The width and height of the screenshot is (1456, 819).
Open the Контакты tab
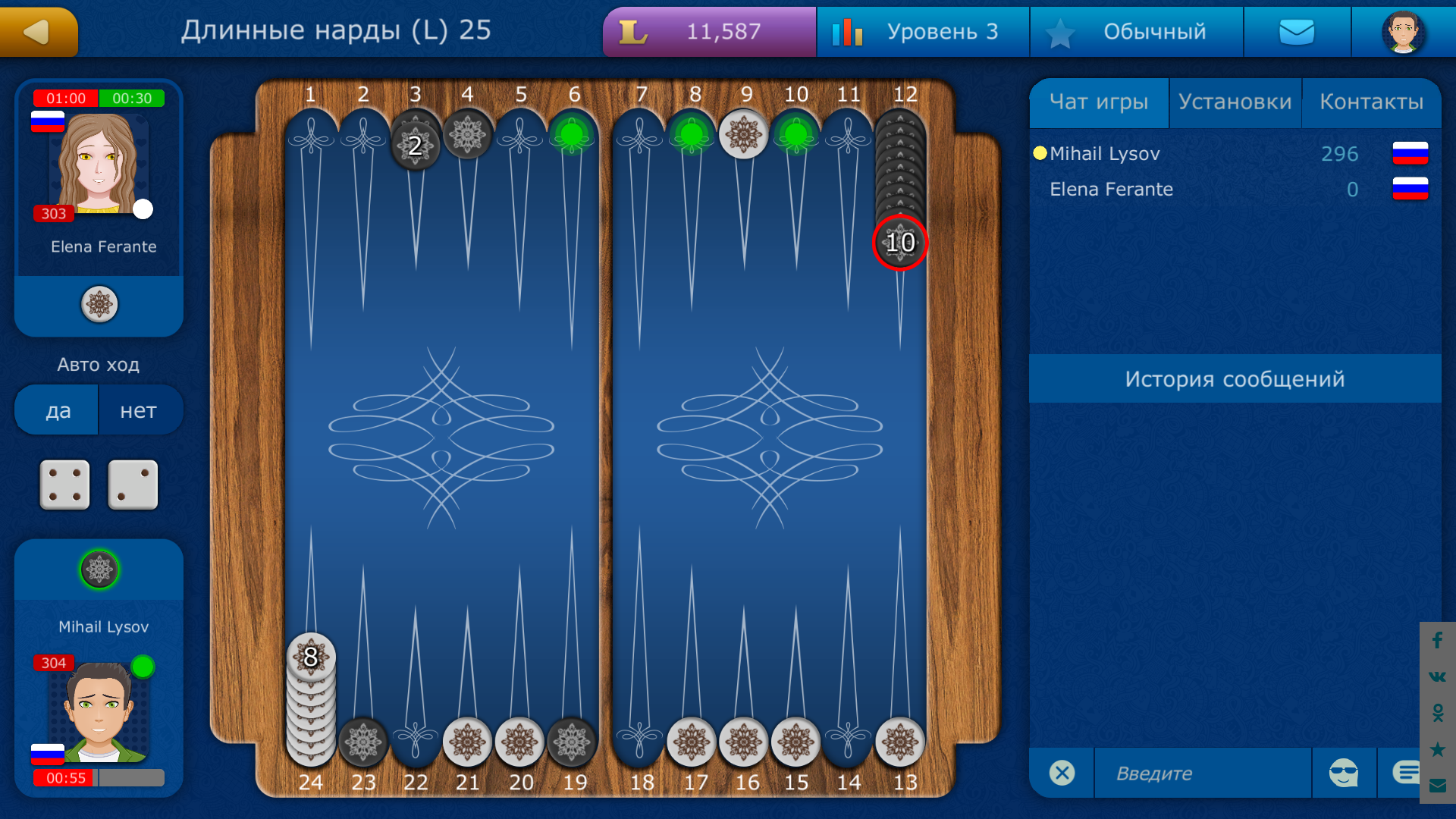point(1373,102)
